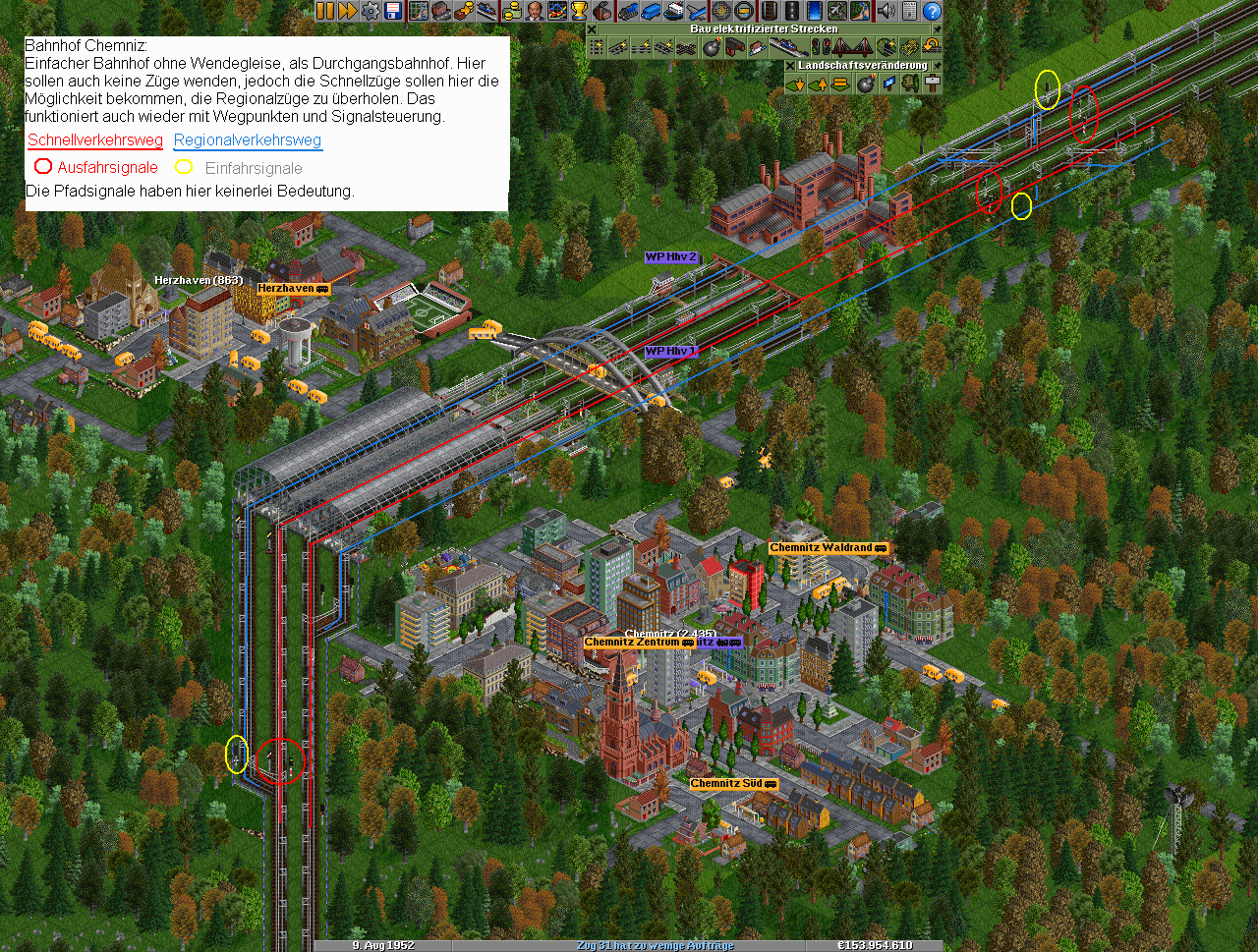The width and height of the screenshot is (1258, 952).
Task: Open the league table trophy icon
Action: (579, 11)
